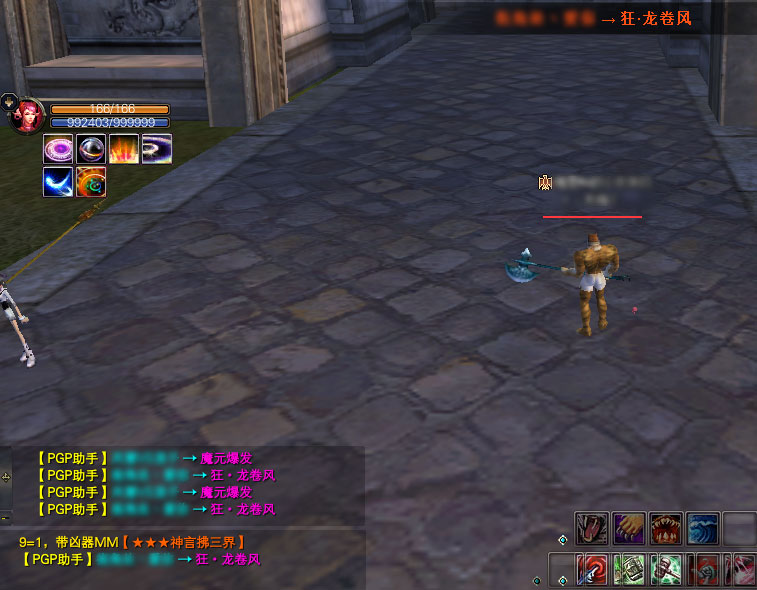
Task: Select the purple magic circle buff icon
Action: (57, 149)
